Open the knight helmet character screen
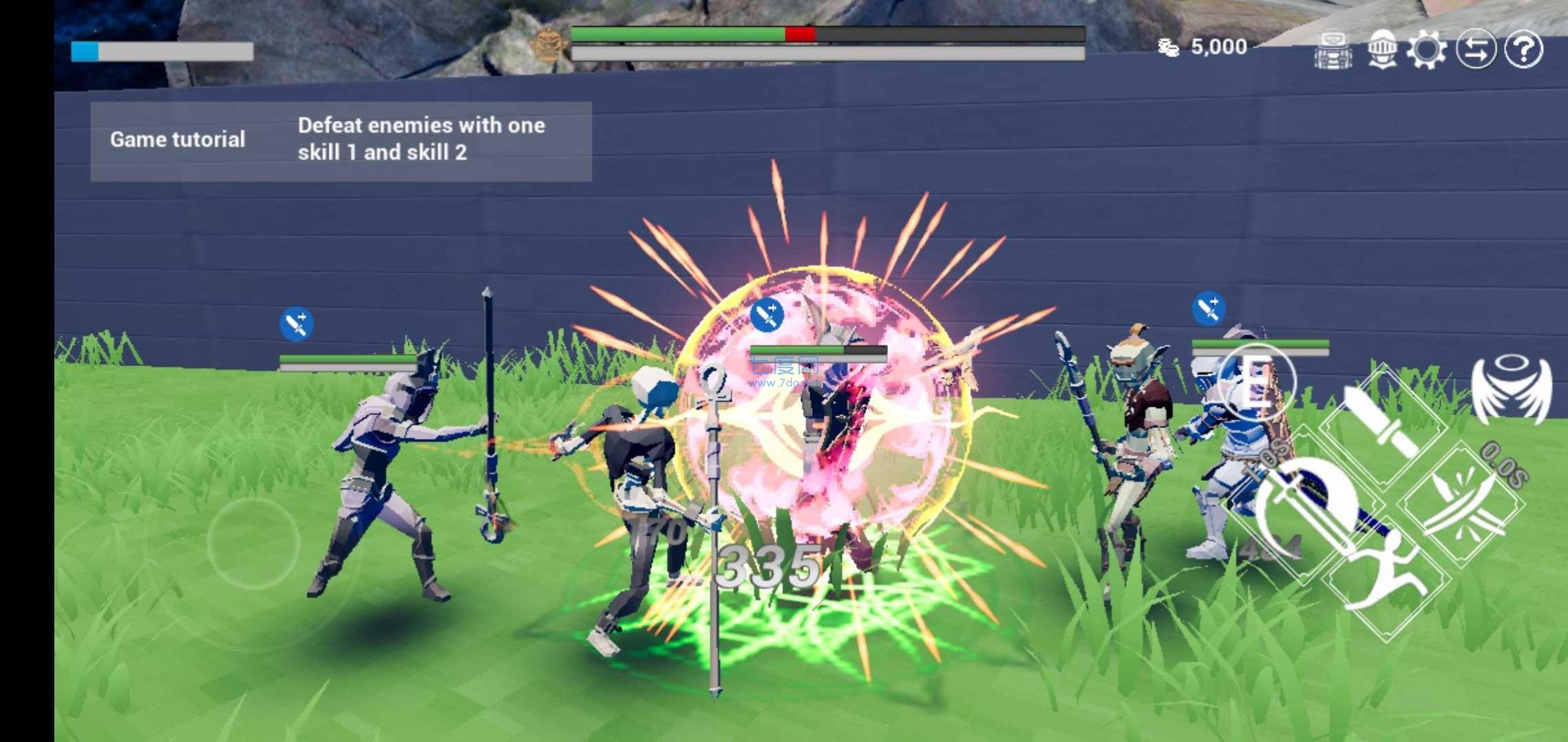The image size is (1568, 742). coord(1381,47)
